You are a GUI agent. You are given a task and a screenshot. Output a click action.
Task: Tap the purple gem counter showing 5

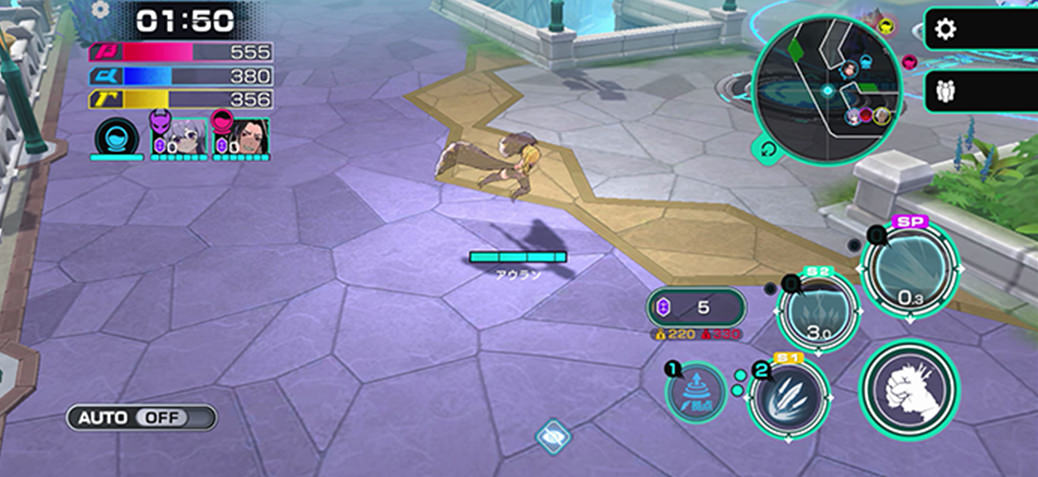click(696, 307)
